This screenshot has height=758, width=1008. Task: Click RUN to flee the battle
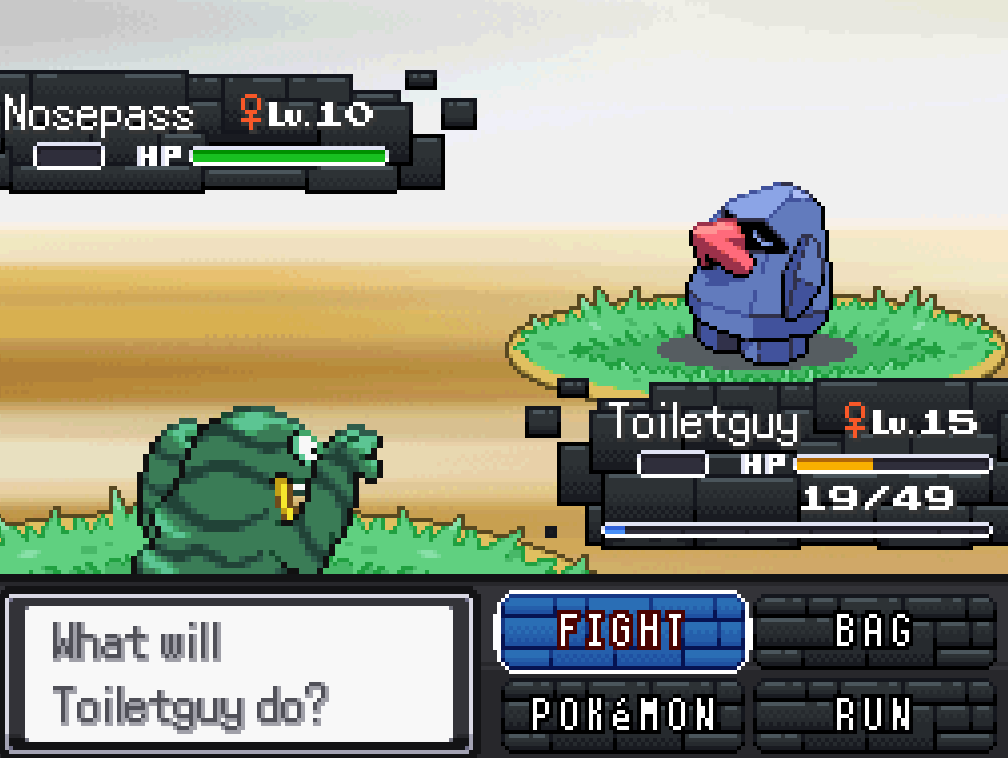pyautogui.click(x=873, y=714)
